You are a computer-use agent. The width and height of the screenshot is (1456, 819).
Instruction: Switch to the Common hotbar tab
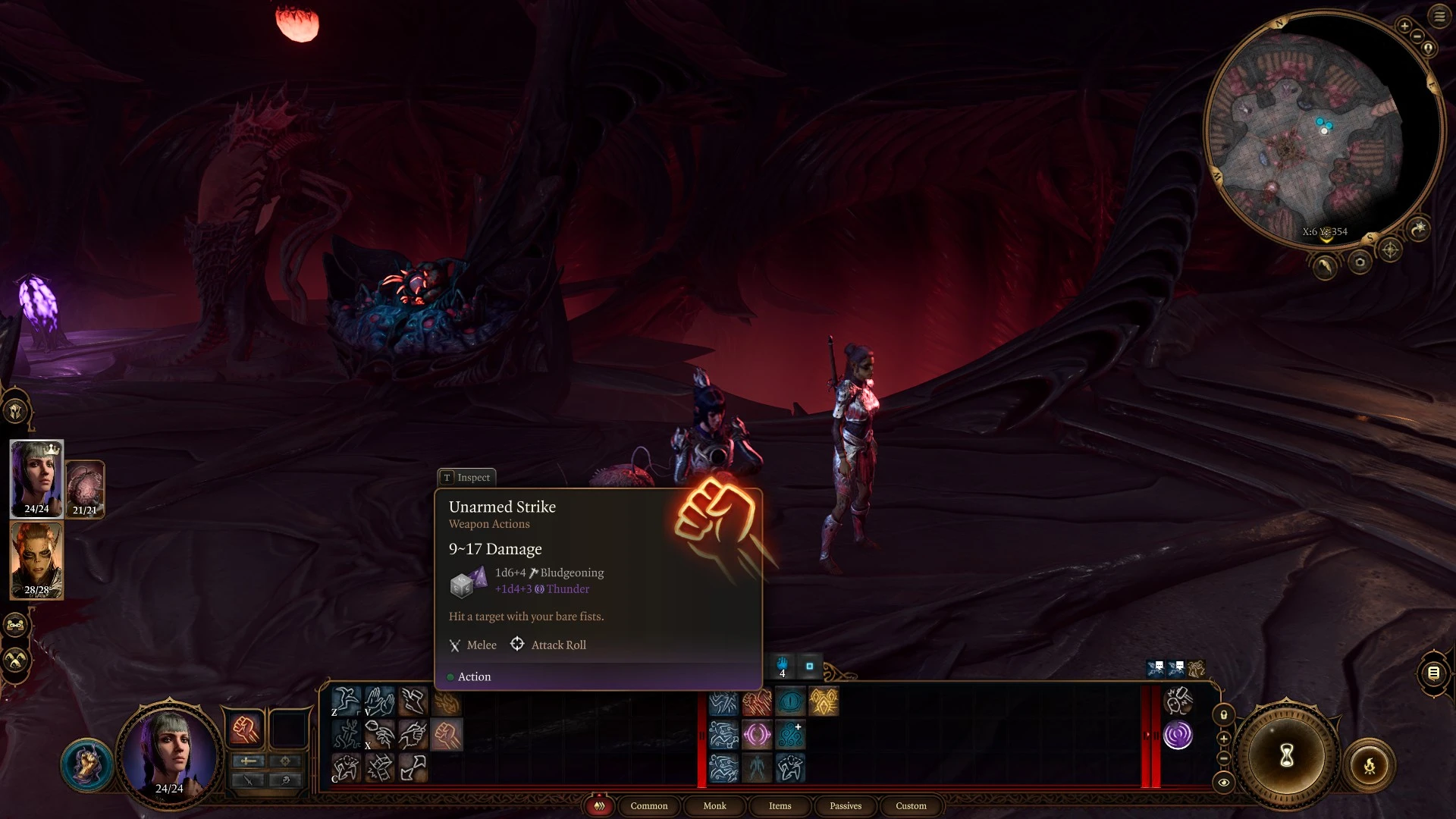(x=648, y=805)
